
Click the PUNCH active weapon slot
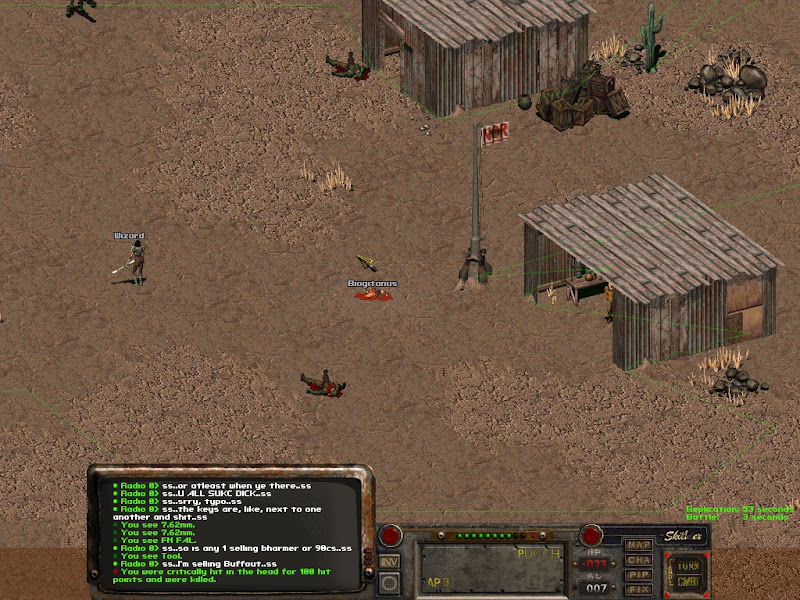pos(490,567)
